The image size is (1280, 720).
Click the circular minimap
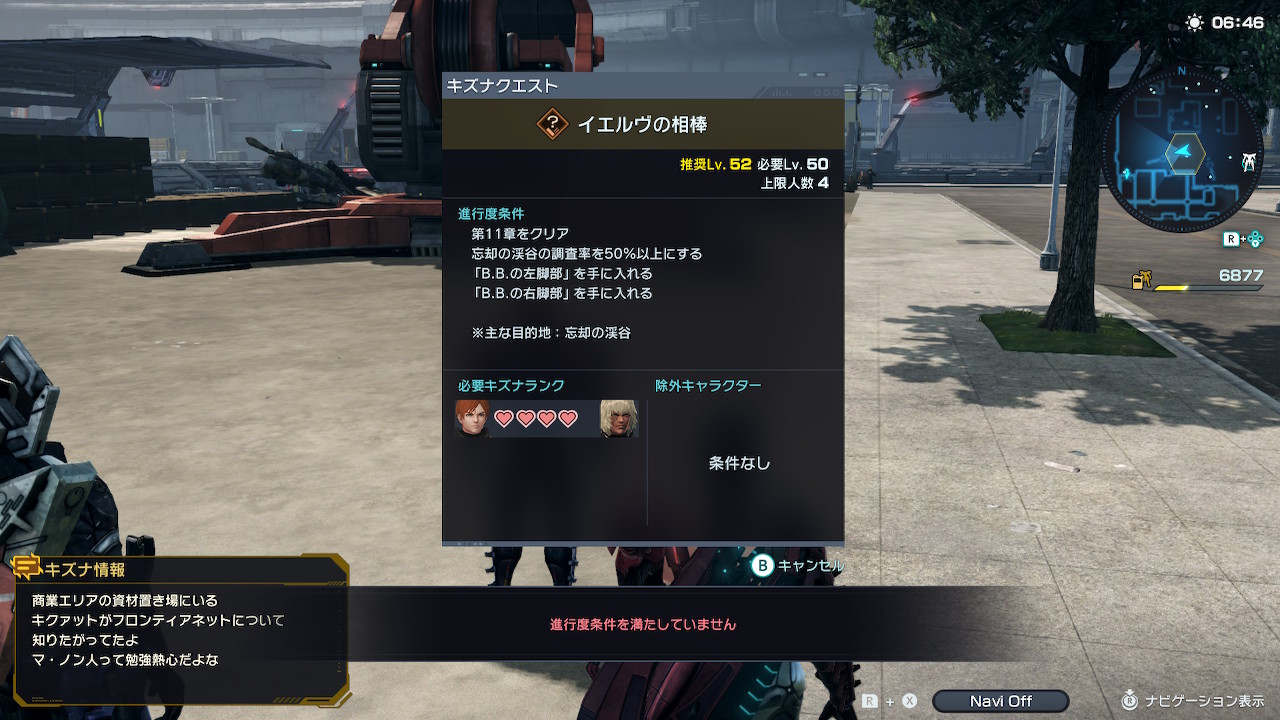[x=1183, y=152]
